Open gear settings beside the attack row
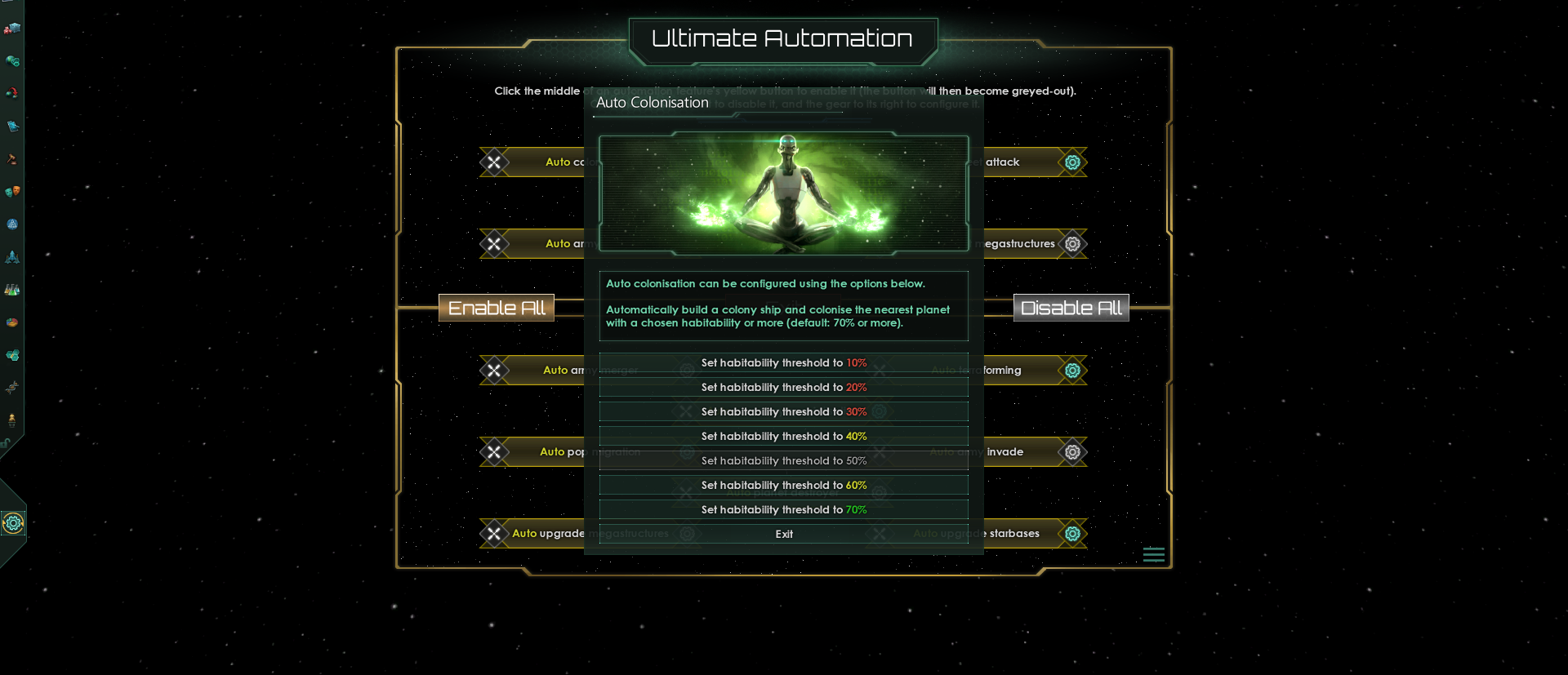 (1072, 162)
